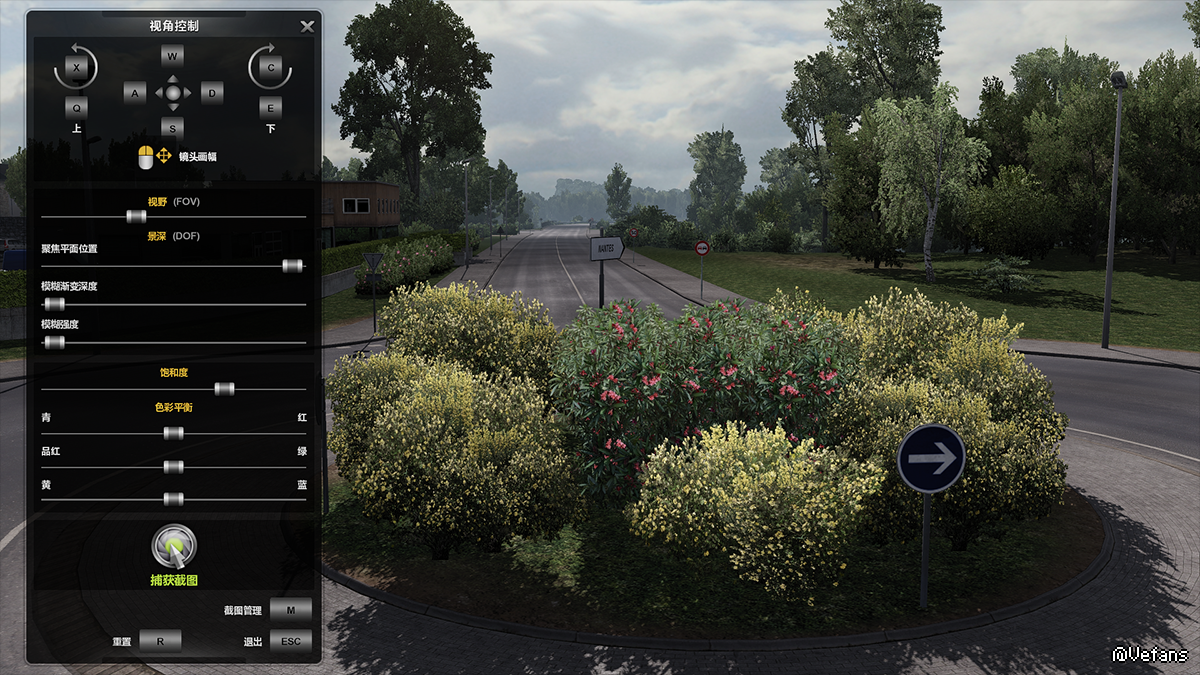Screen dimensions: 1200x675
Task: Select the 模糊强度 slider handle
Action: (54, 342)
